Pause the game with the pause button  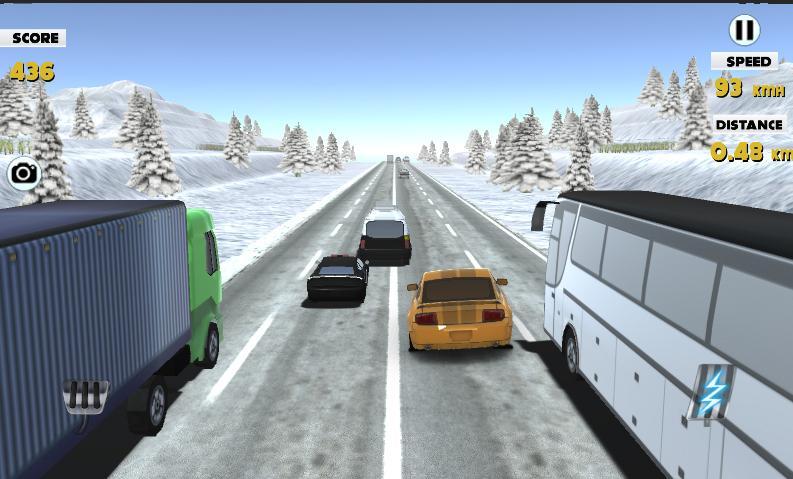pyautogui.click(x=744, y=30)
